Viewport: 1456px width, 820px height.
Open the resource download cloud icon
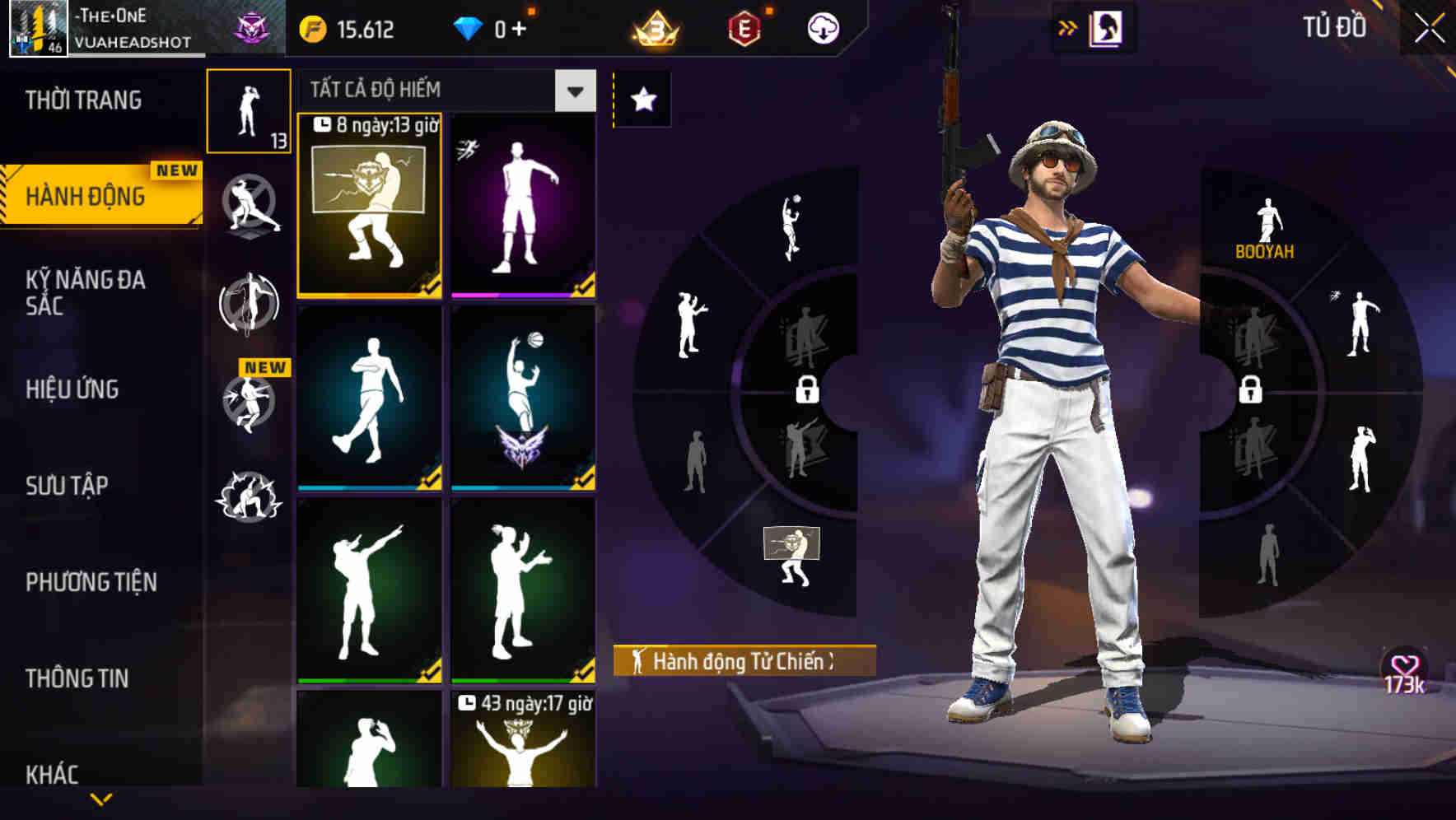click(821, 27)
